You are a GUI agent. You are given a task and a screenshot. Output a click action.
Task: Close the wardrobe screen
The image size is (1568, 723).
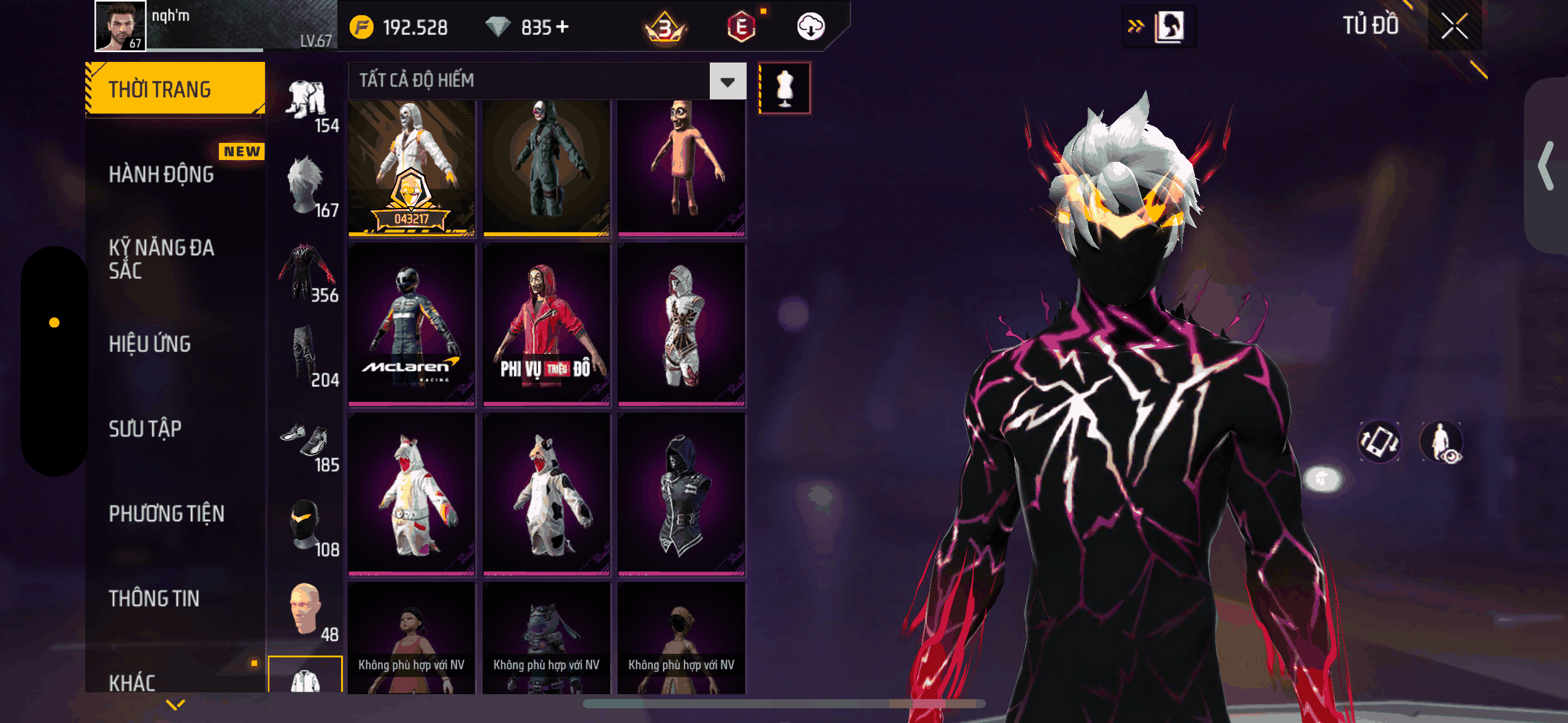[x=1454, y=26]
